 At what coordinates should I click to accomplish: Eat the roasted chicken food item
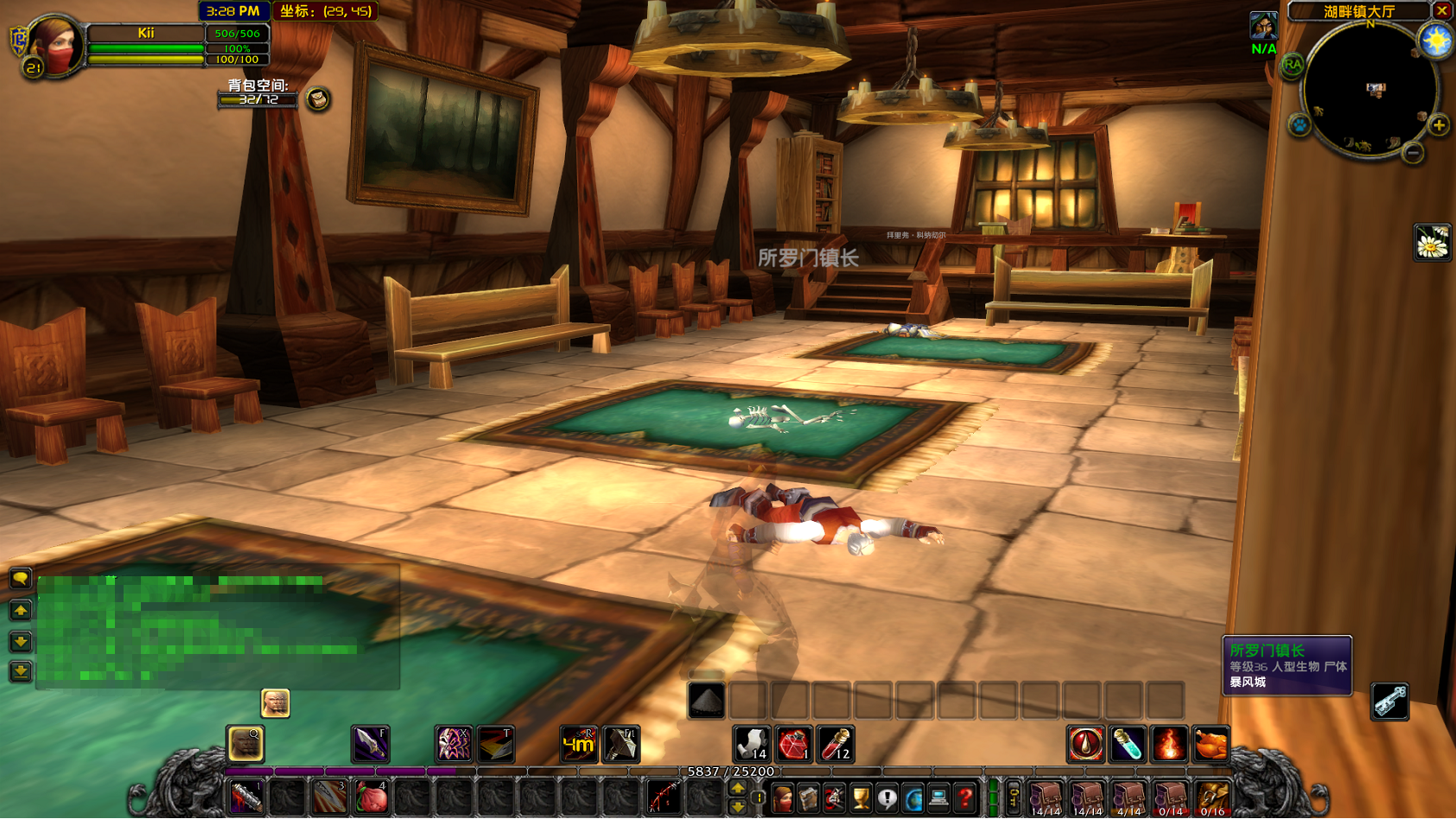pyautogui.click(x=1211, y=744)
